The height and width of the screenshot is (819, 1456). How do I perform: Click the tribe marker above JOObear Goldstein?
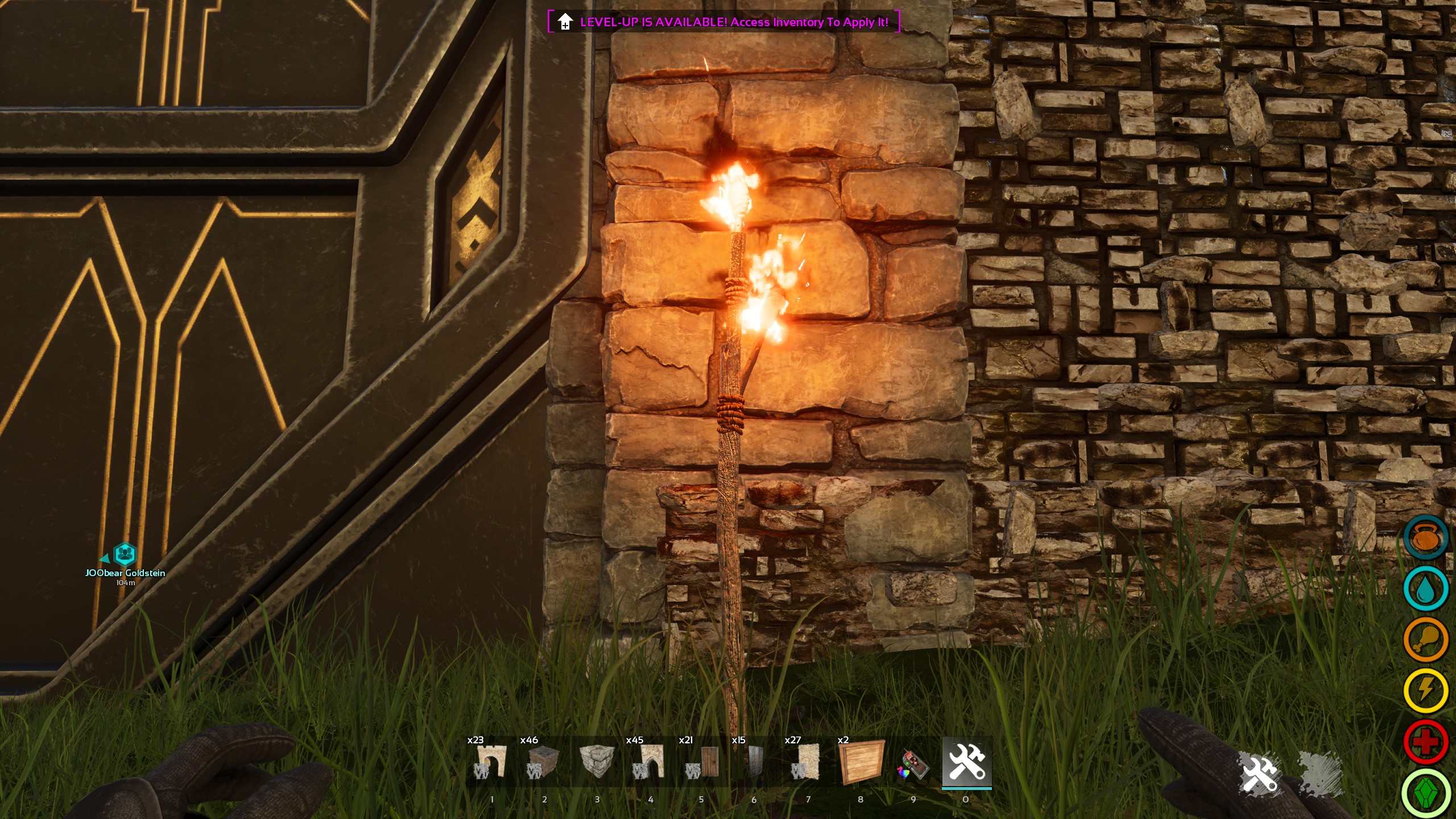[x=124, y=553]
